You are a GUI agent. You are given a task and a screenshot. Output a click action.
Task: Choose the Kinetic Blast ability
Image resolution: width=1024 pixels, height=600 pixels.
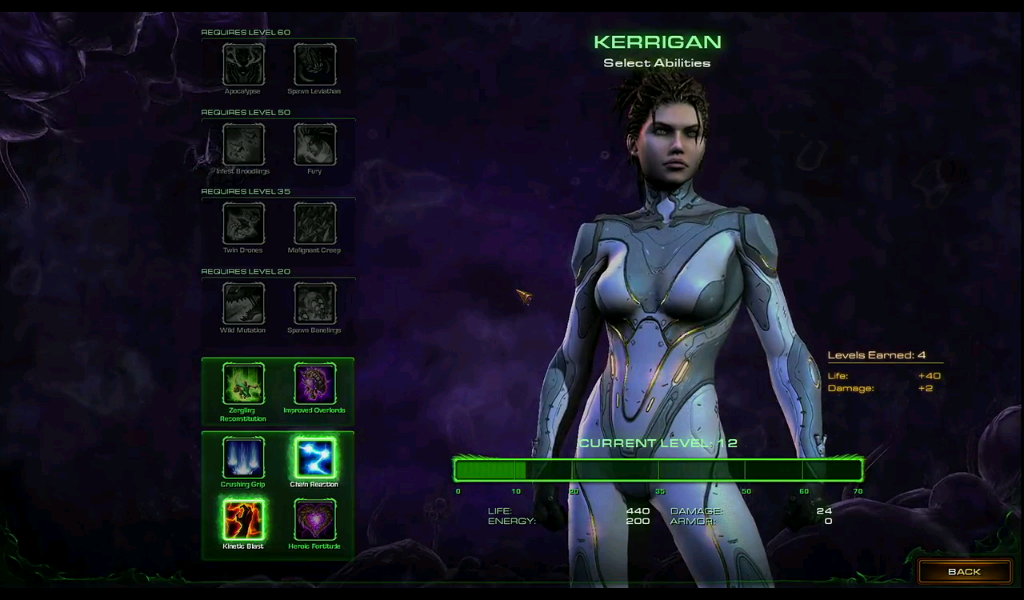[243, 520]
